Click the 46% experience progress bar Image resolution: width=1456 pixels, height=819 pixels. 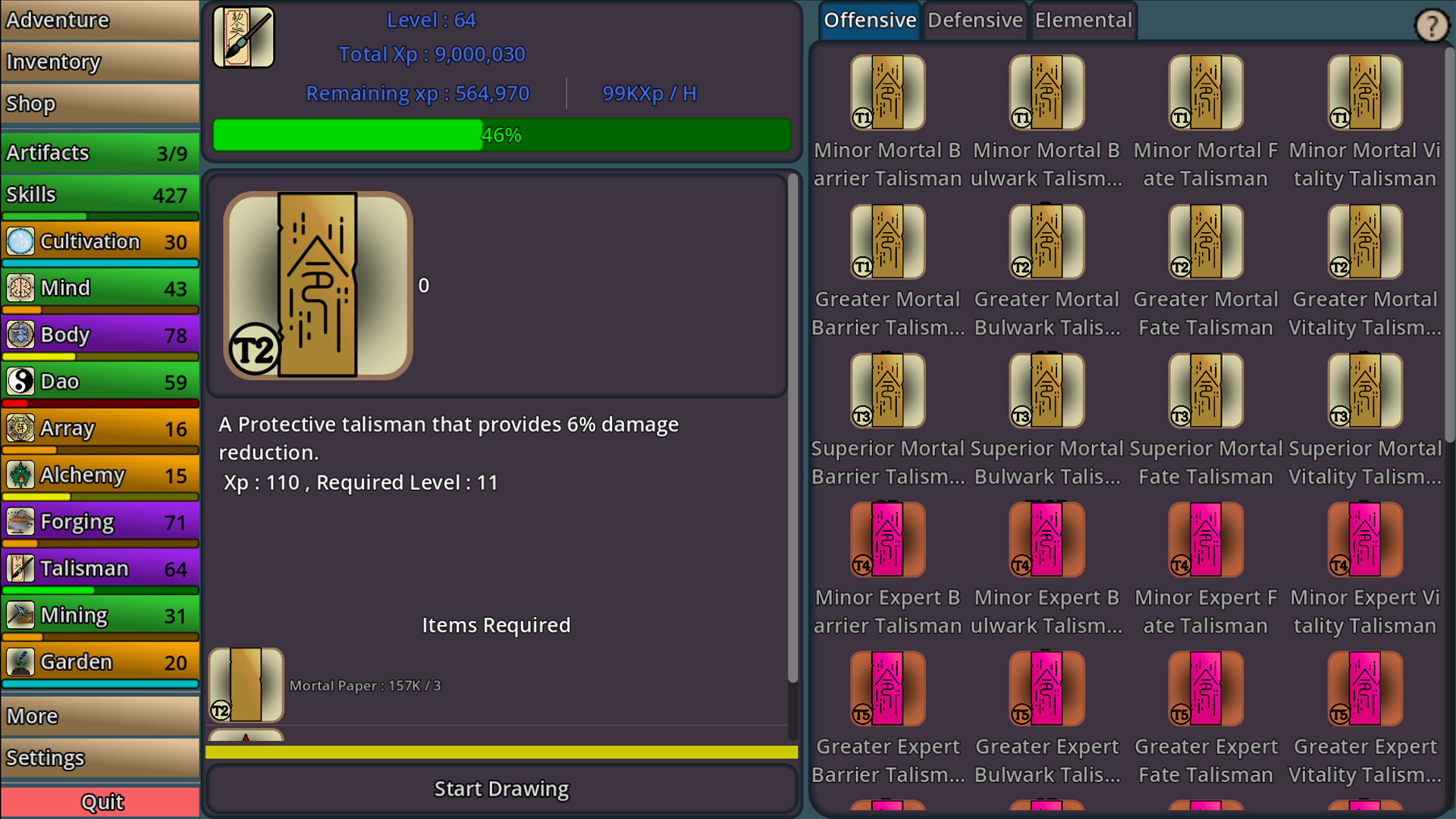point(500,135)
